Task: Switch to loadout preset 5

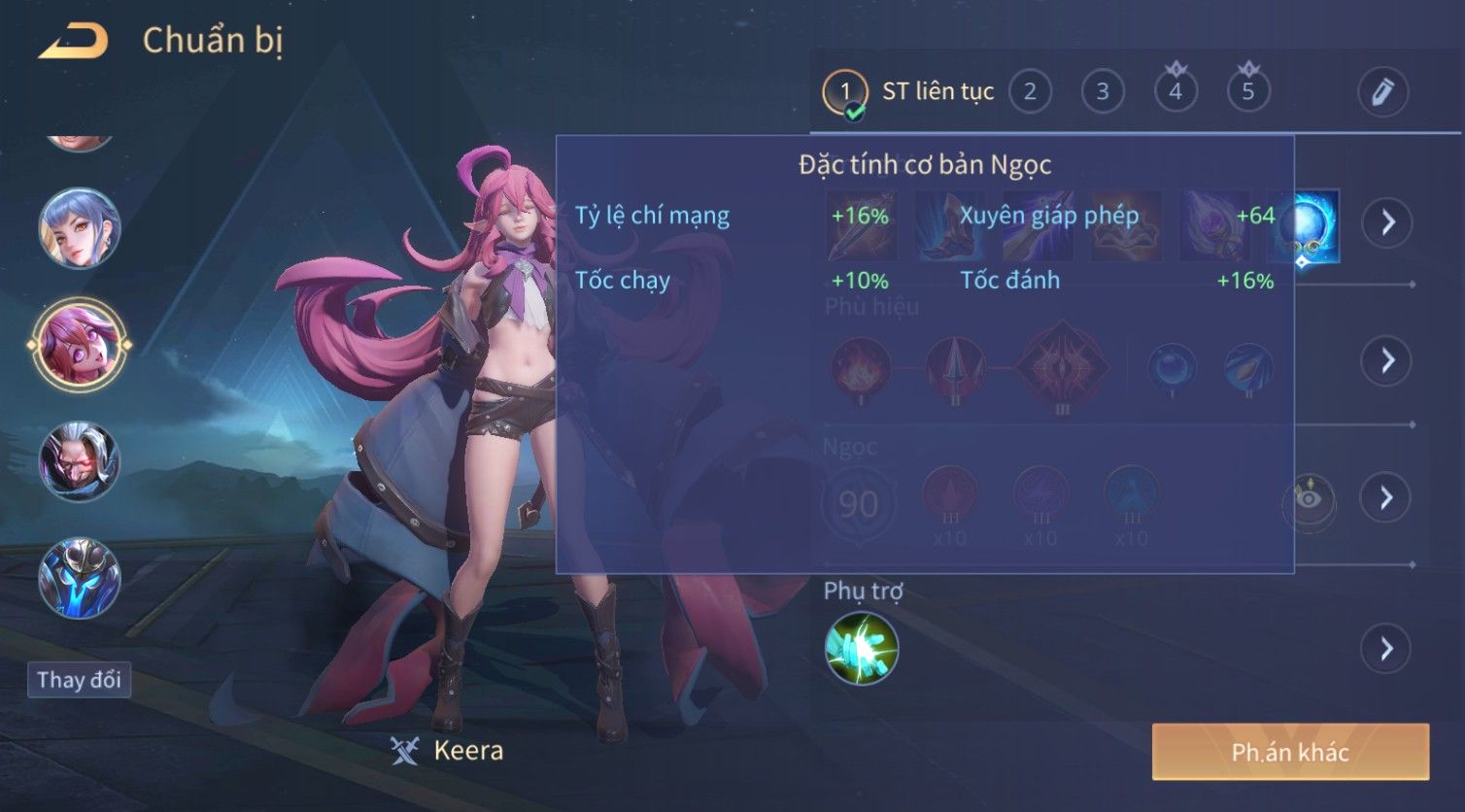Action: click(1248, 92)
